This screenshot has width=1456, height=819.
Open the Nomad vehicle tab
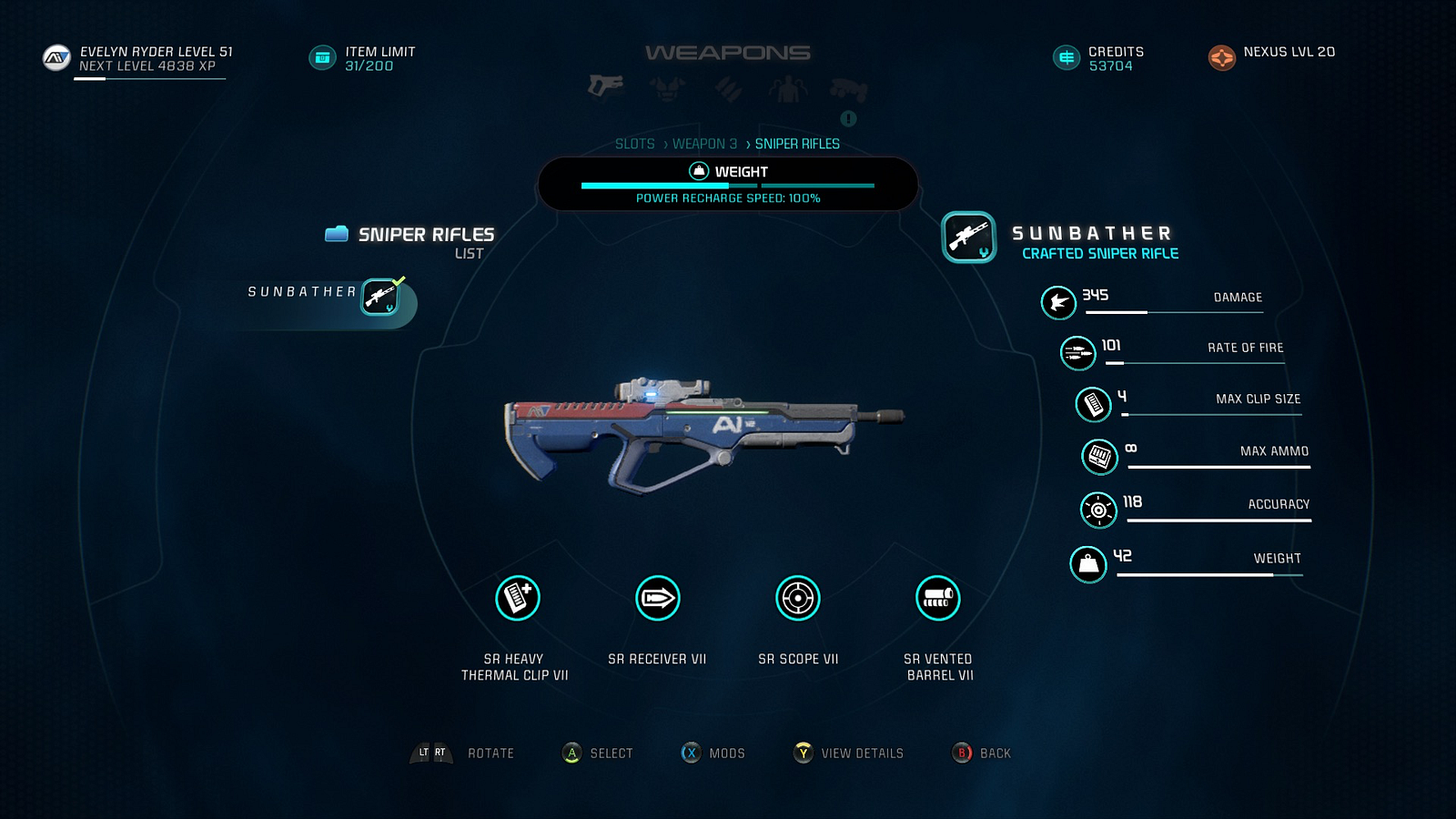tap(848, 89)
